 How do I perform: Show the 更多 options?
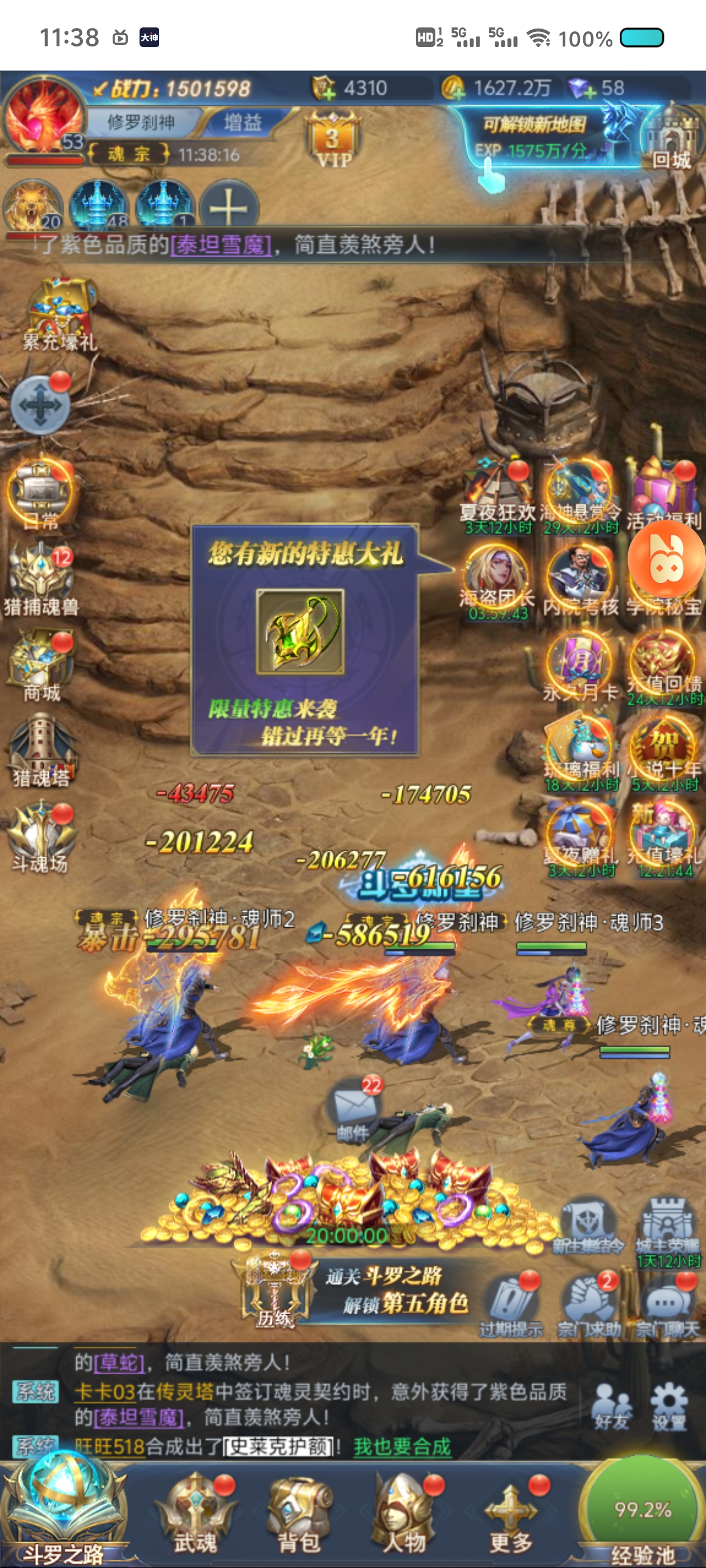tap(510, 1512)
